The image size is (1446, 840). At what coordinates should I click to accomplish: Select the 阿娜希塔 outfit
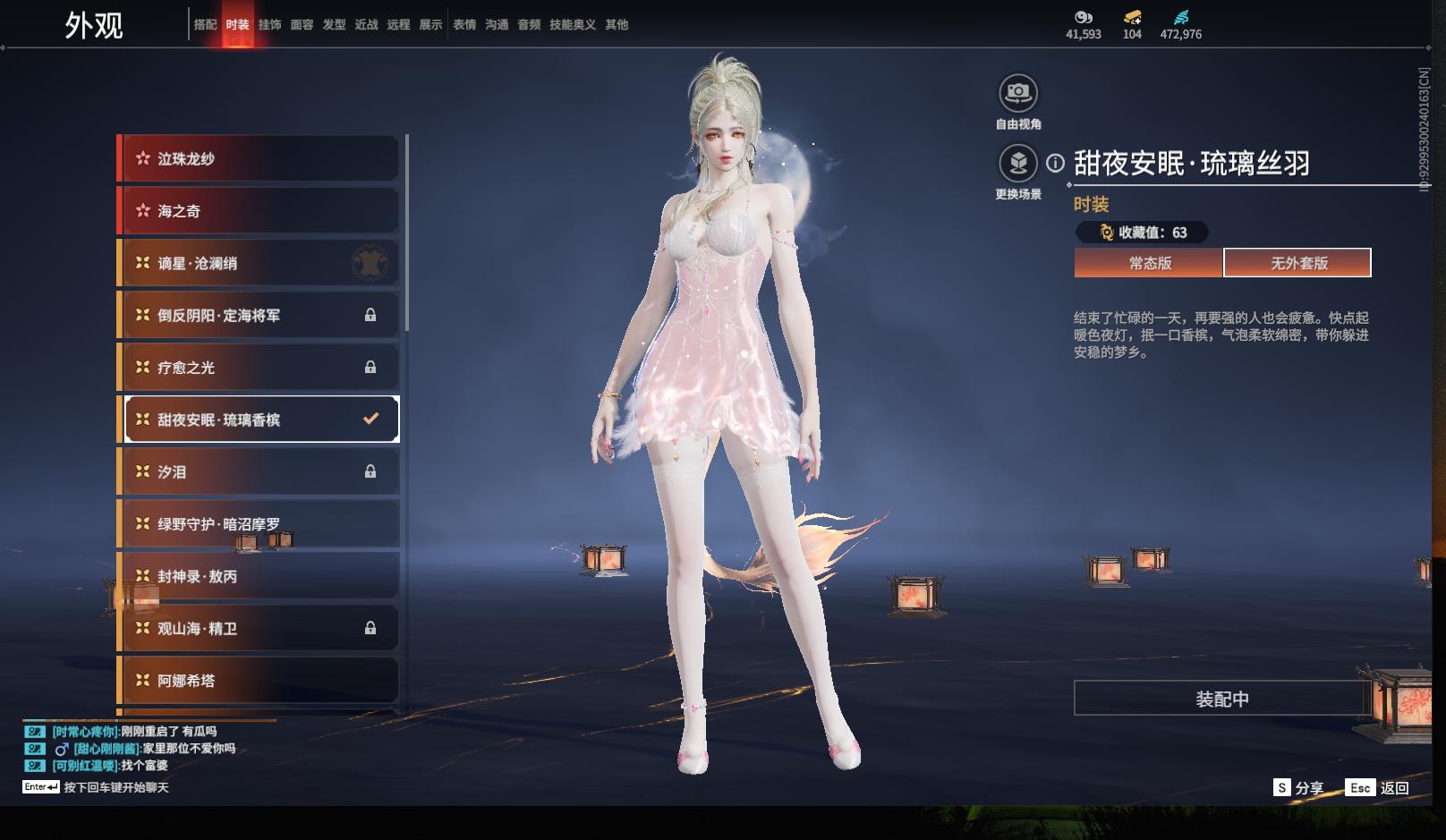259,681
